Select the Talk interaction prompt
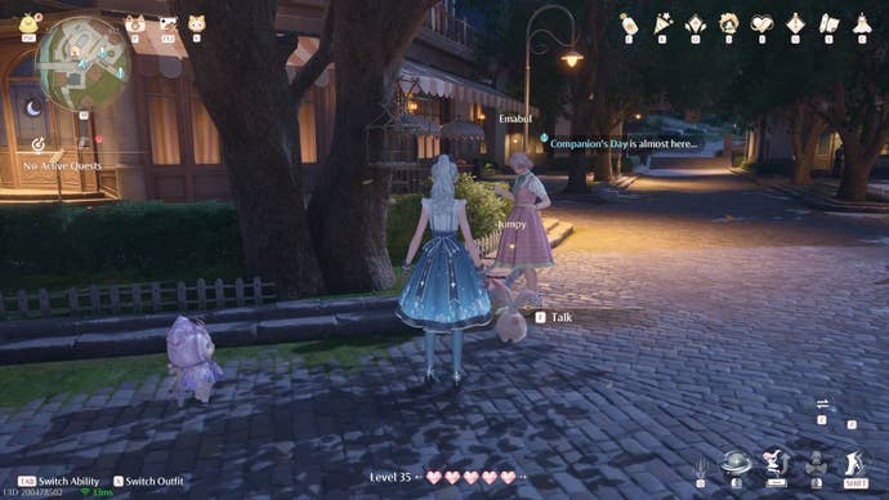The image size is (889, 500). [561, 317]
